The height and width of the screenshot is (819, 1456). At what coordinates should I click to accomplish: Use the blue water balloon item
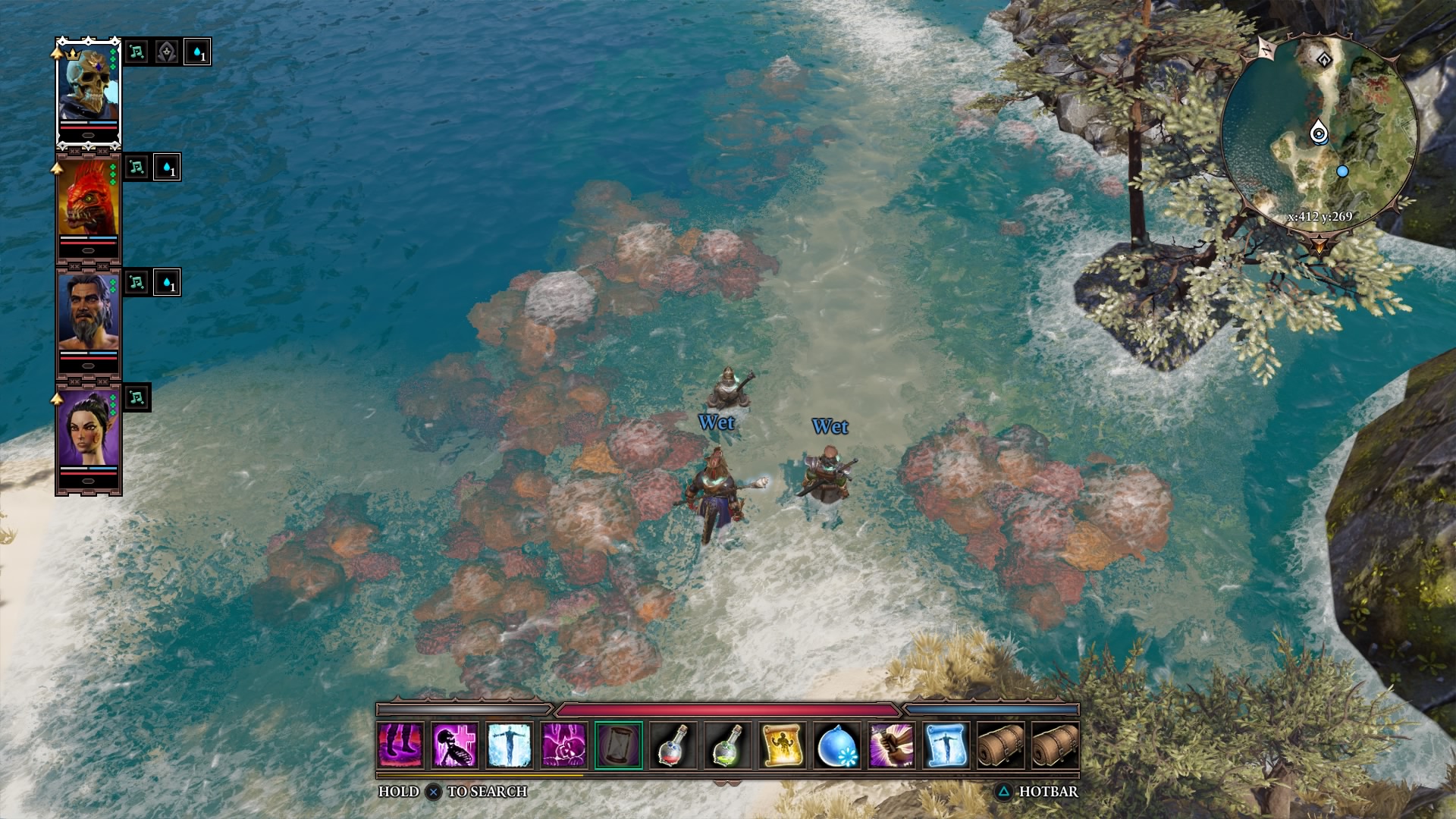coord(837,745)
